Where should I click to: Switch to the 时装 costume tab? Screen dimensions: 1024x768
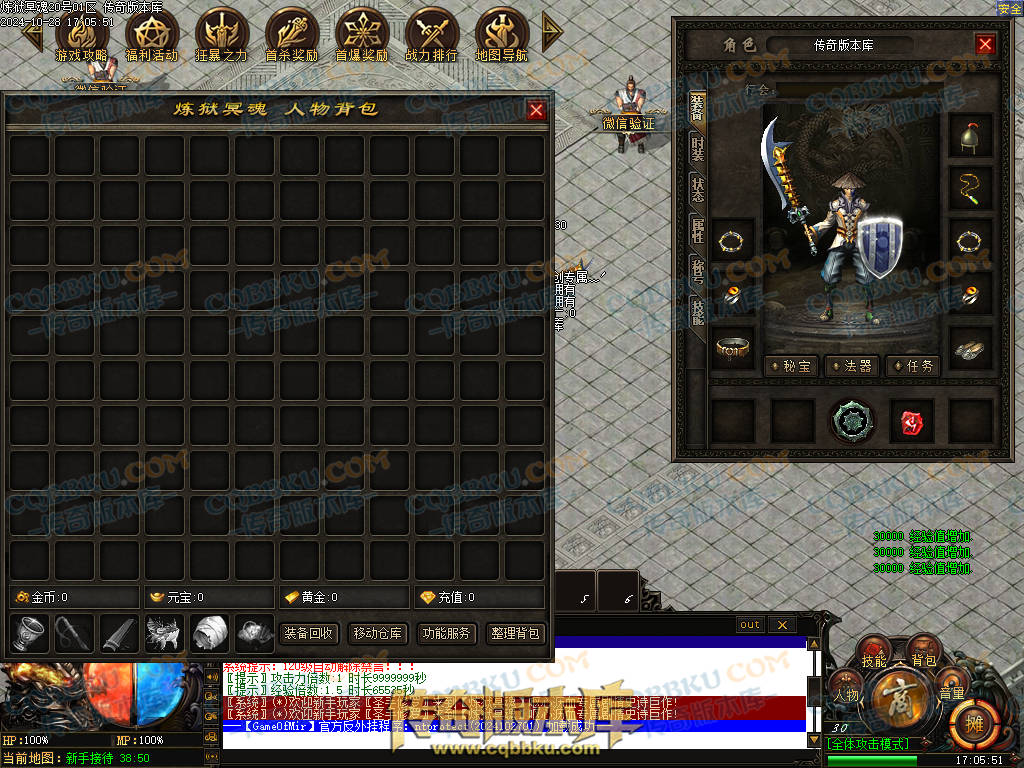(x=697, y=148)
